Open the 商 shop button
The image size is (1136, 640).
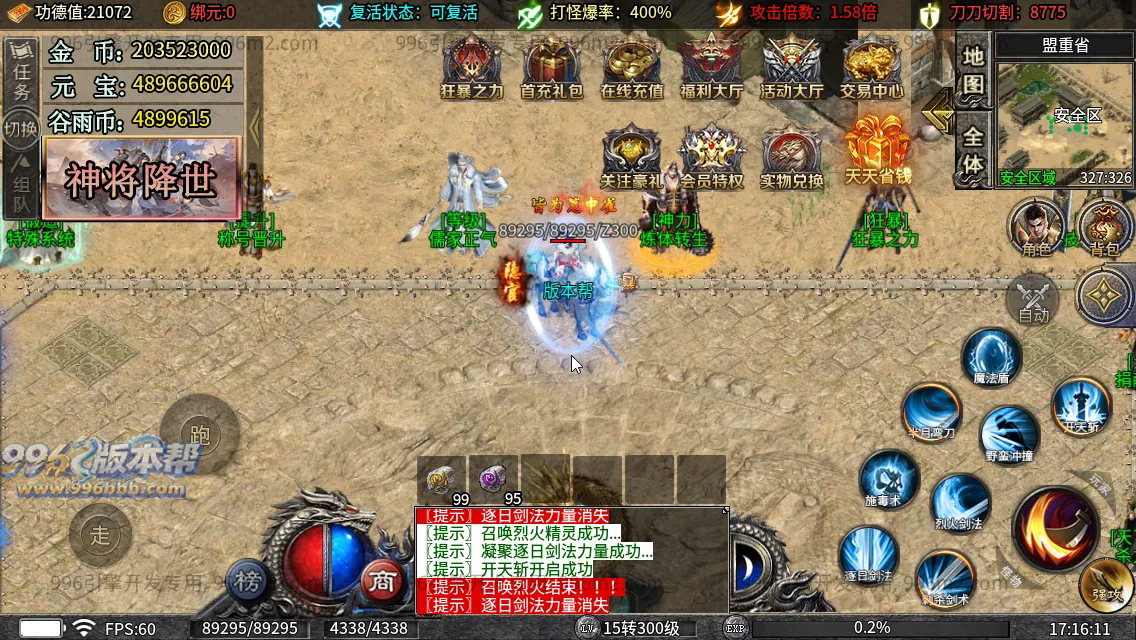(381, 580)
